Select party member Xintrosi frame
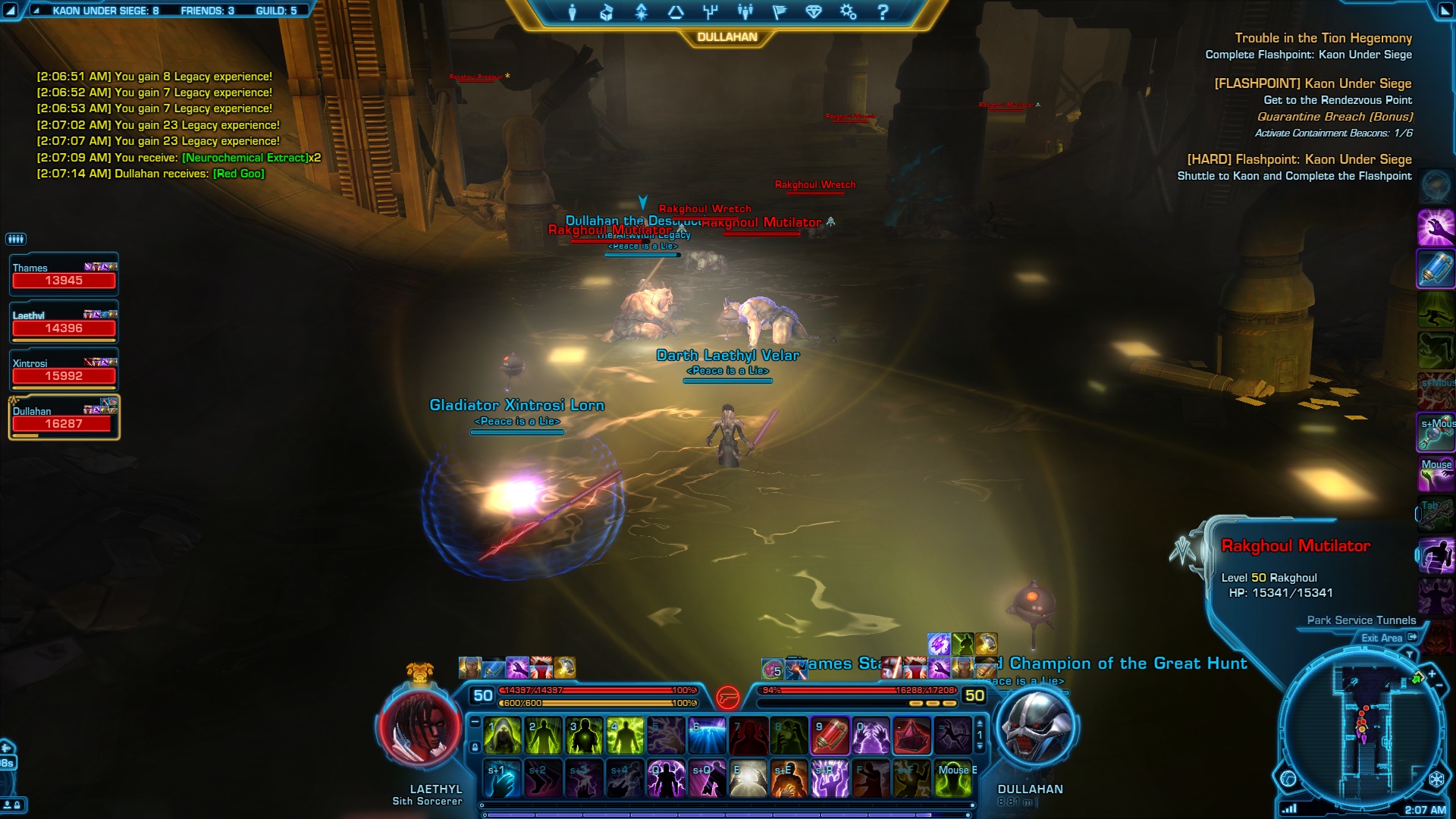The width and height of the screenshot is (1456, 819). pos(64,370)
